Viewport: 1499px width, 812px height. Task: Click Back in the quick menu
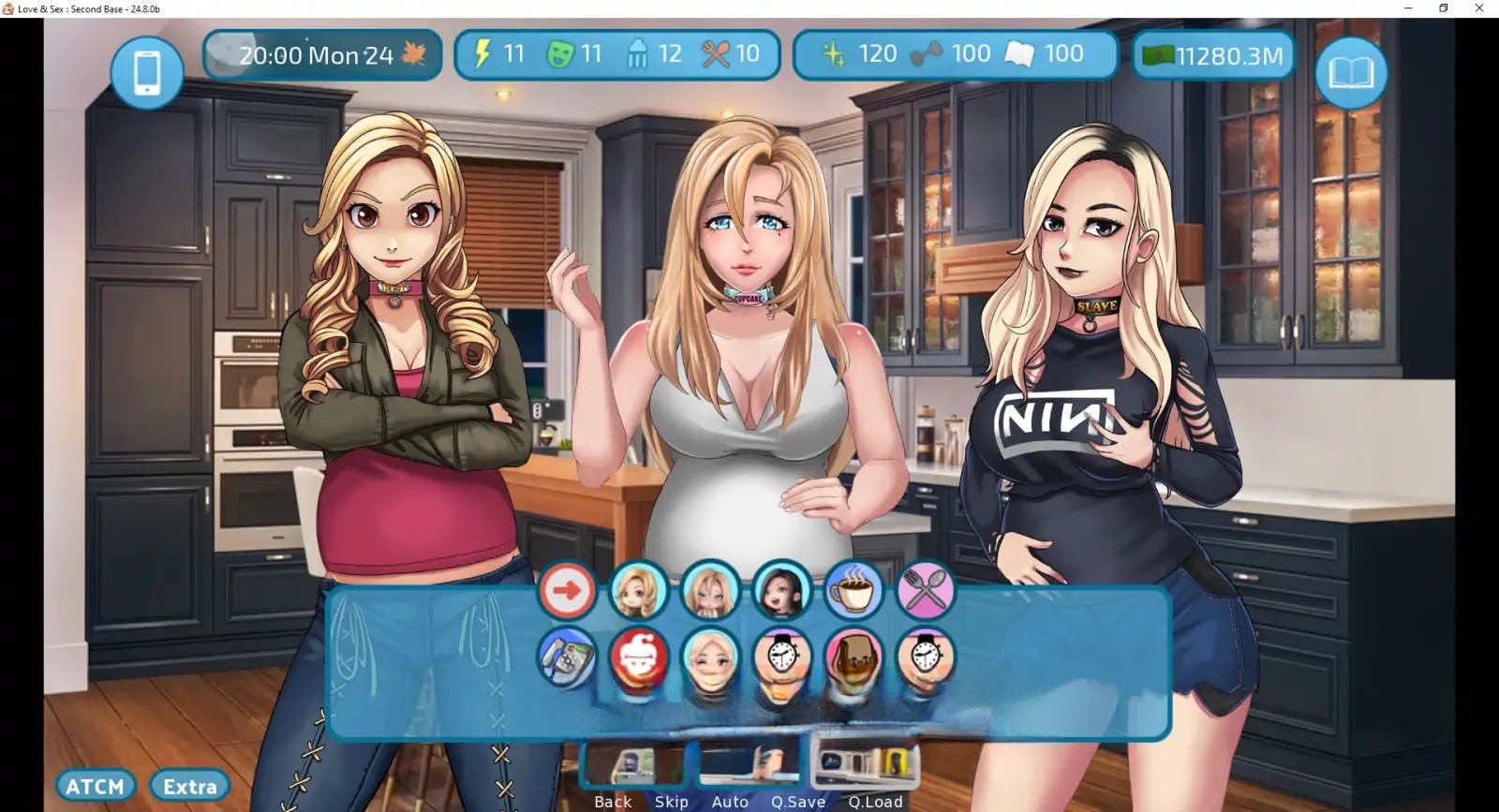[613, 802]
